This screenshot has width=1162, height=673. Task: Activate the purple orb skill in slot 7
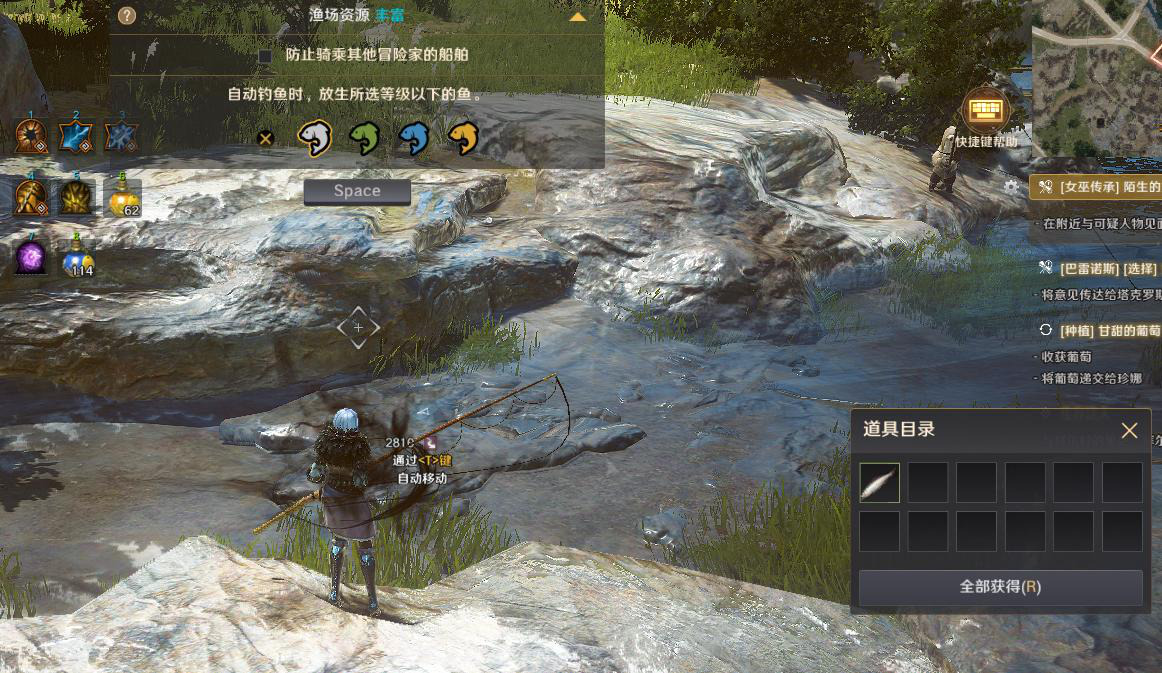[x=30, y=258]
